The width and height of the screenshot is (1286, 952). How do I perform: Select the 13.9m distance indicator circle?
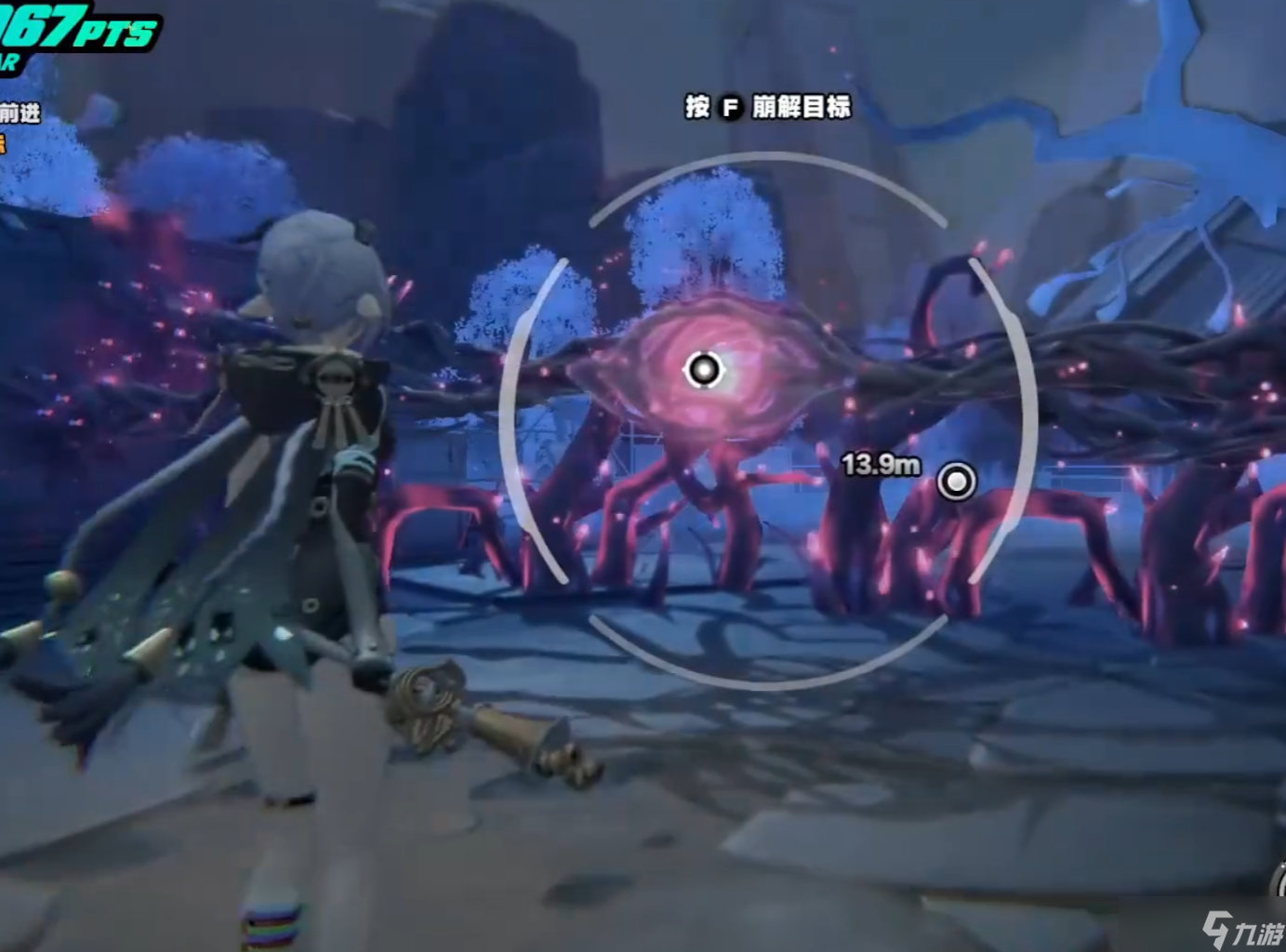[955, 483]
